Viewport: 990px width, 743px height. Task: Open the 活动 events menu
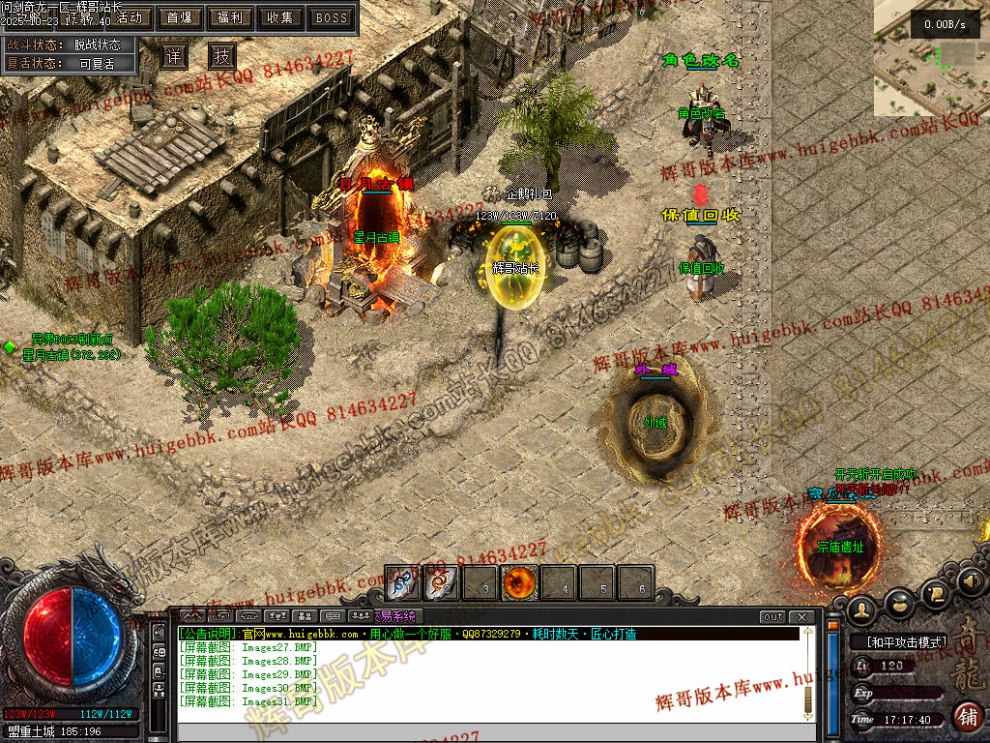pyautogui.click(x=131, y=17)
